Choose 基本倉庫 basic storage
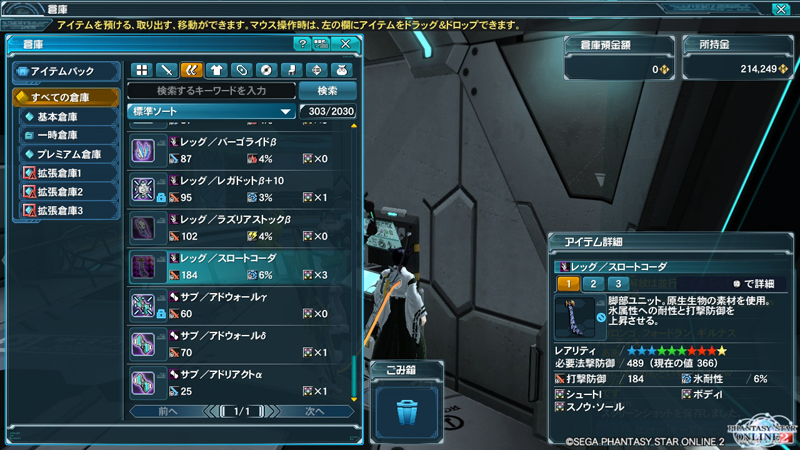Viewport: 800px width, 450px height. click(x=69, y=117)
